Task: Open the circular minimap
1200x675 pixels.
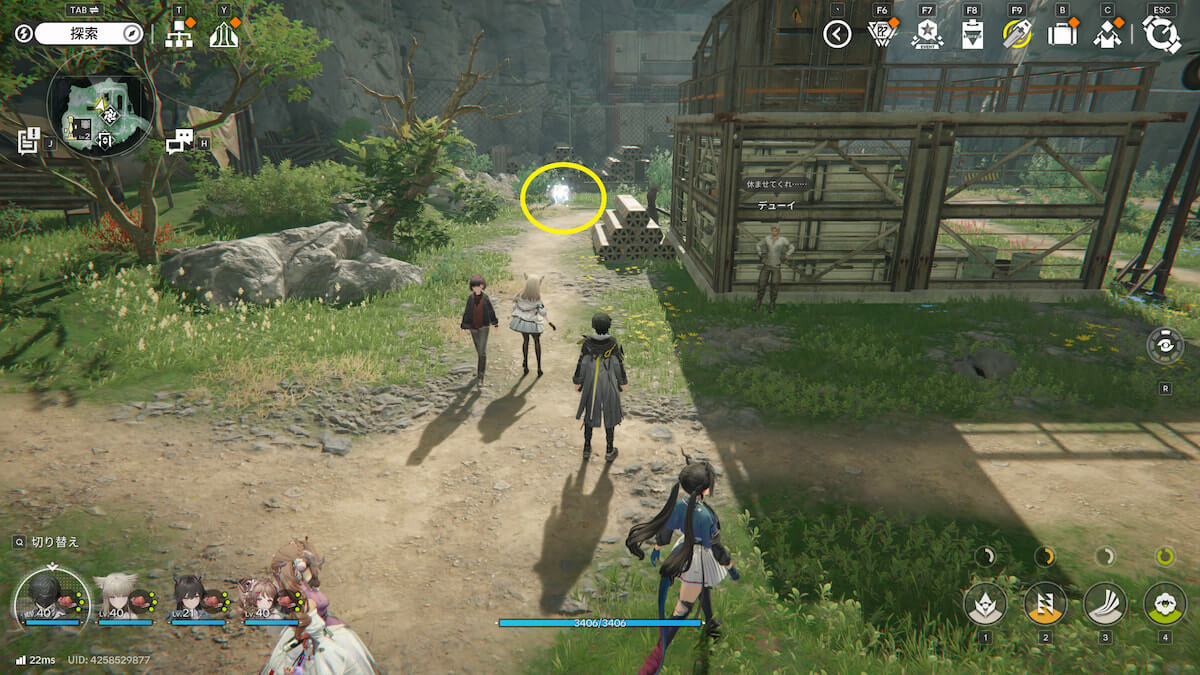Action: pyautogui.click(x=99, y=103)
